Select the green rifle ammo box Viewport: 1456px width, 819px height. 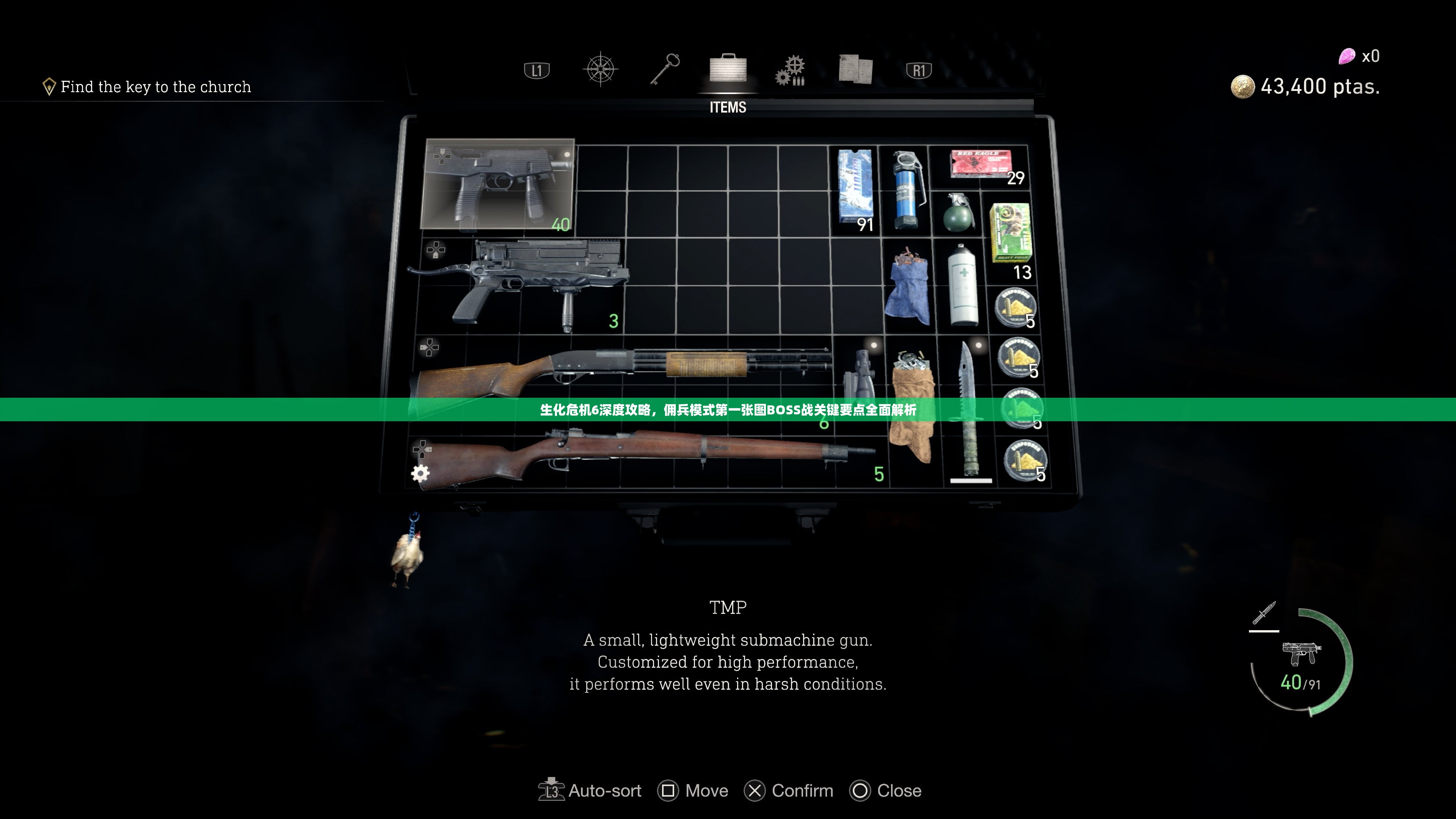click(x=1010, y=235)
